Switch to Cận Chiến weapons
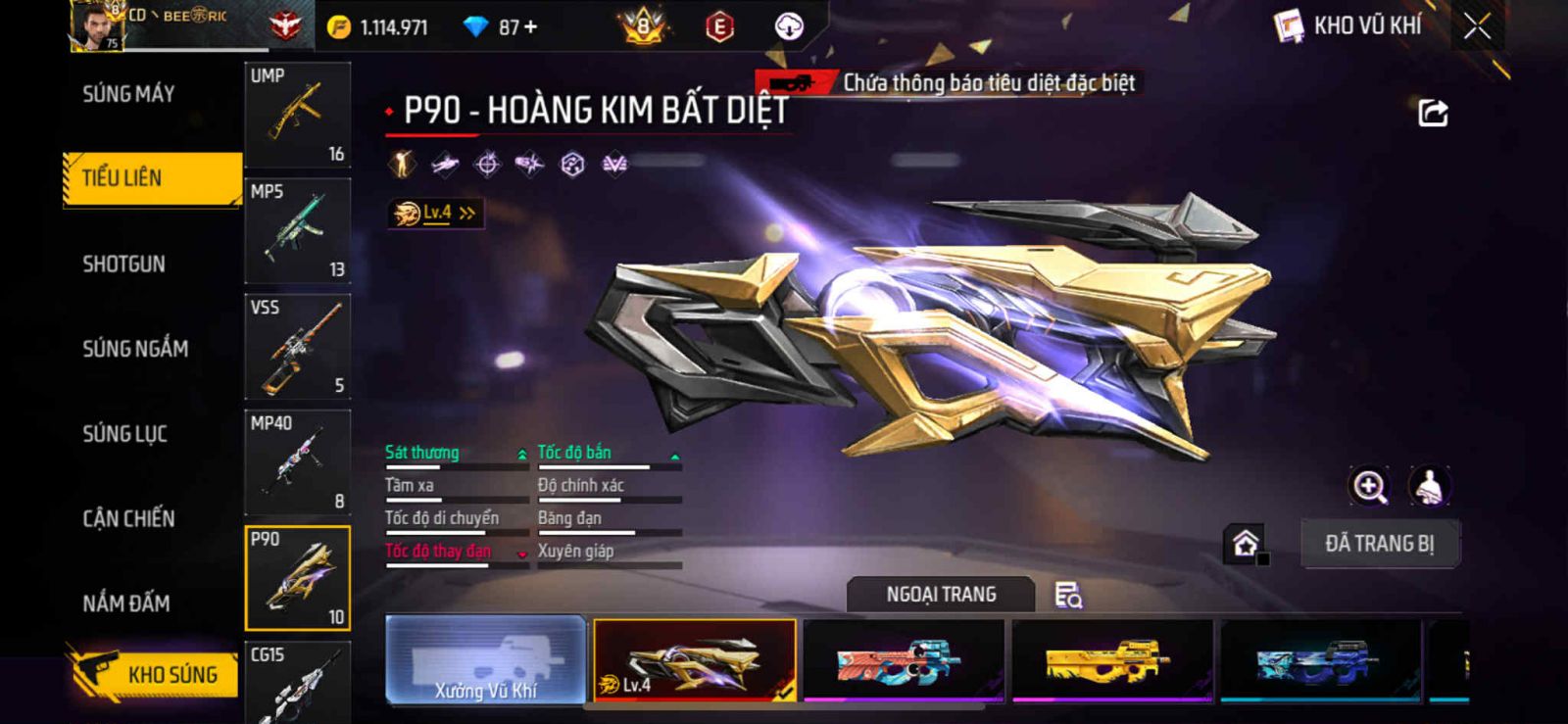1568x724 pixels. 128,518
